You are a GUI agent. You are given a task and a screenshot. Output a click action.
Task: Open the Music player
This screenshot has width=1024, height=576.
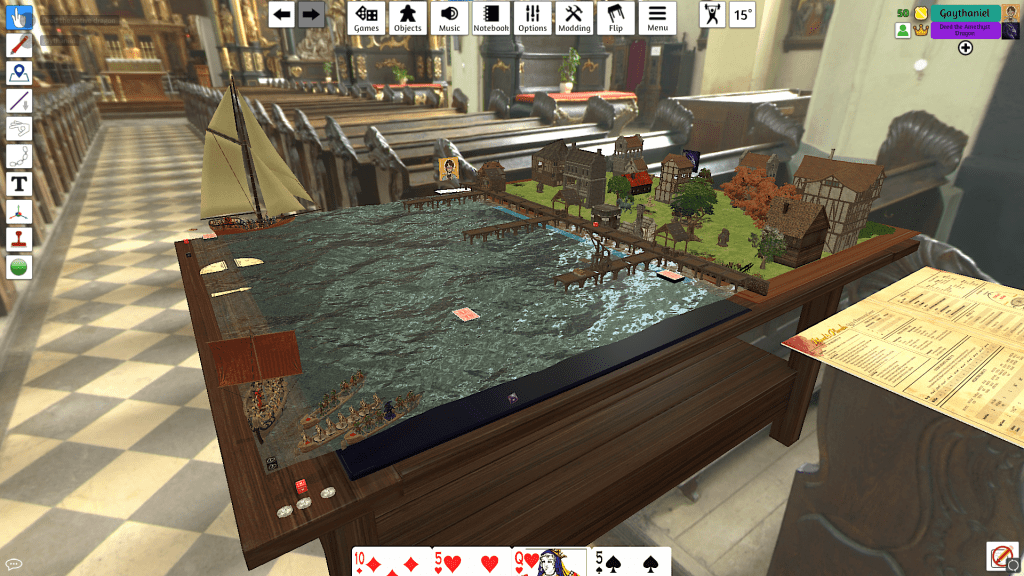[x=450, y=17]
